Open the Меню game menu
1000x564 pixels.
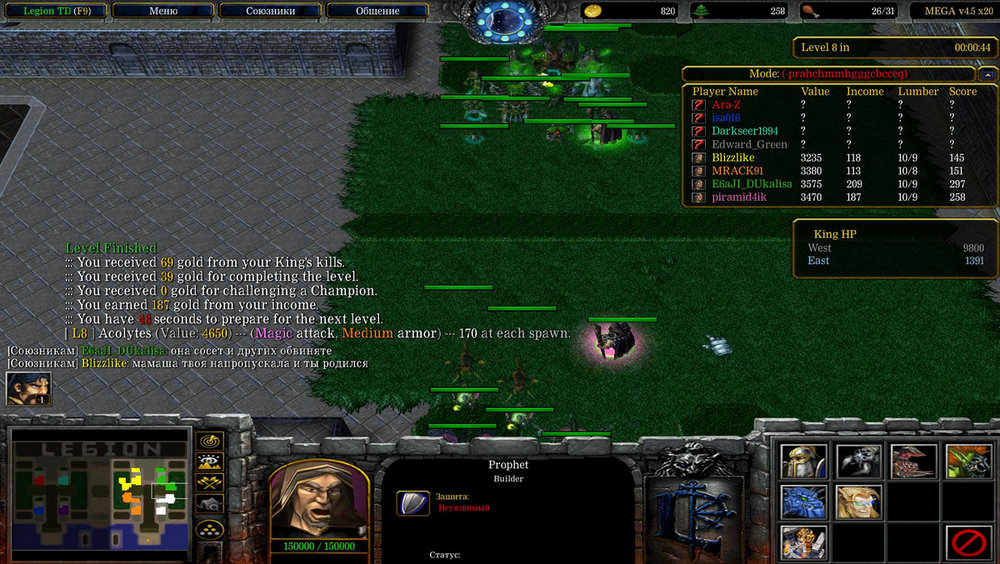[162, 11]
